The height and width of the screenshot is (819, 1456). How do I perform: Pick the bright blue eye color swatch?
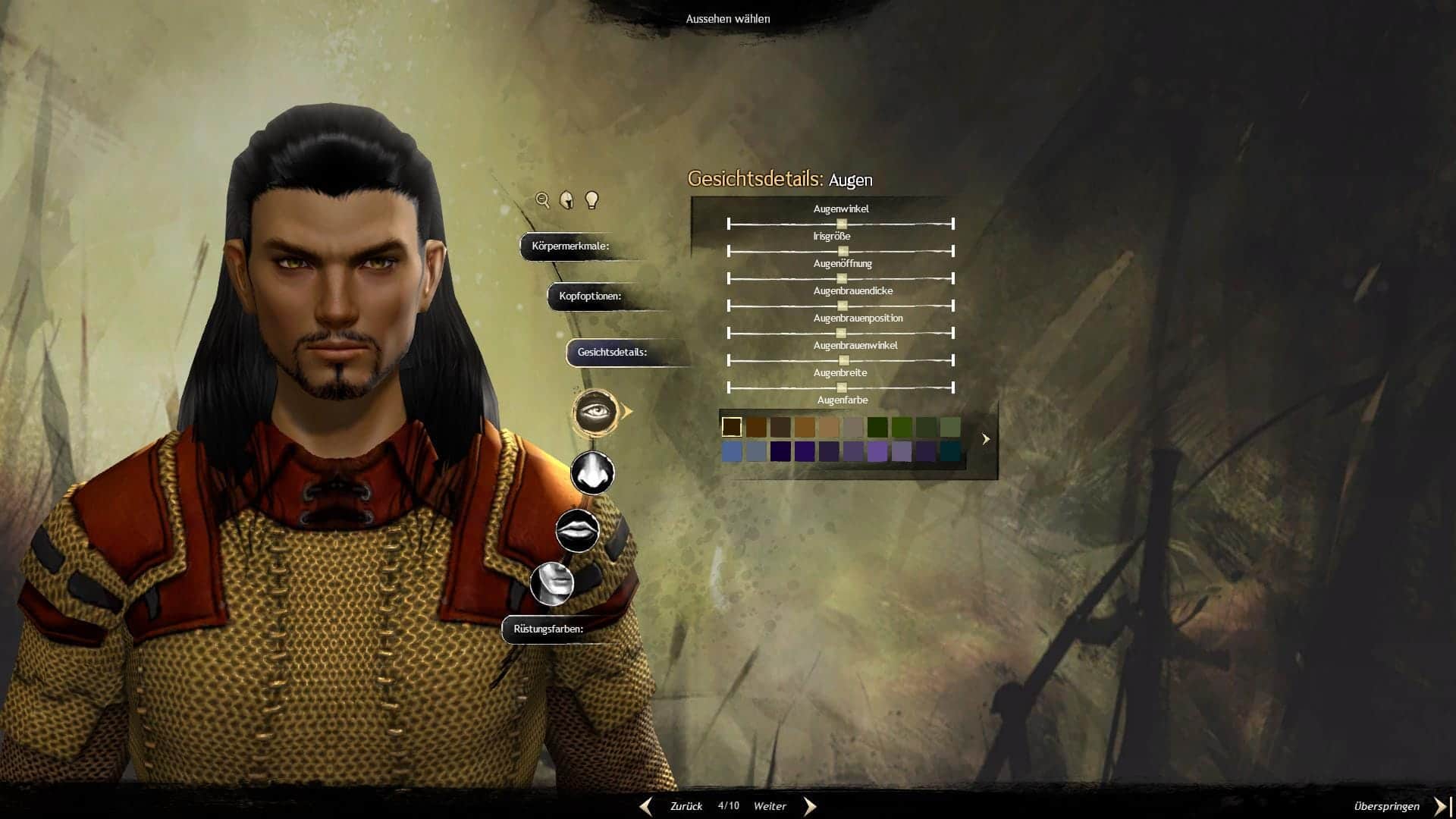[x=732, y=452]
